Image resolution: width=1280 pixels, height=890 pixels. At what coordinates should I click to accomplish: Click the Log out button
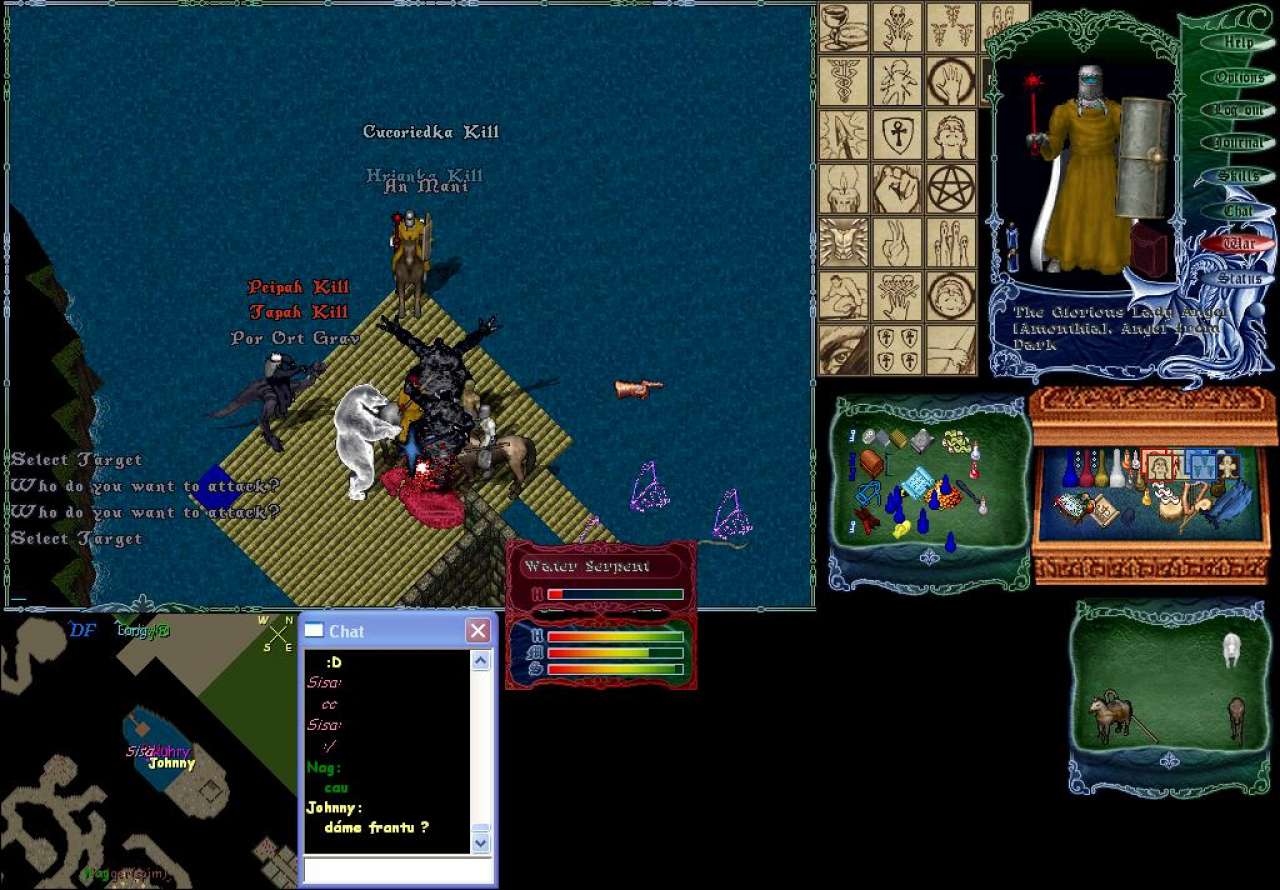(x=1238, y=110)
